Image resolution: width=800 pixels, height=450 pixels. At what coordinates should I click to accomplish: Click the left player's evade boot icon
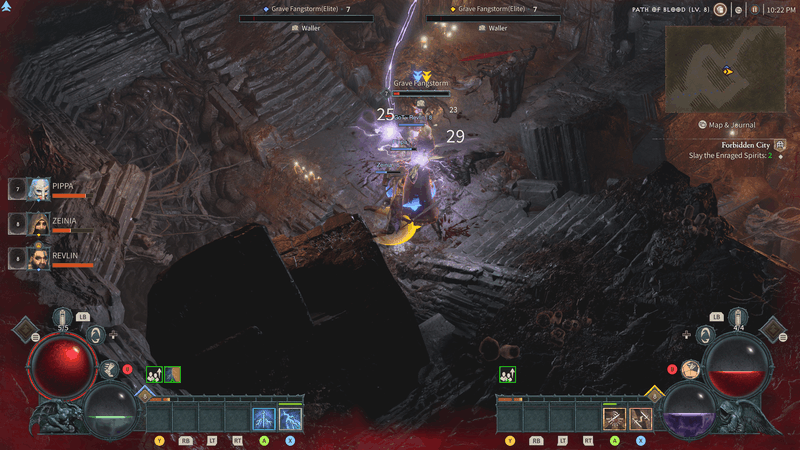[x=108, y=369]
